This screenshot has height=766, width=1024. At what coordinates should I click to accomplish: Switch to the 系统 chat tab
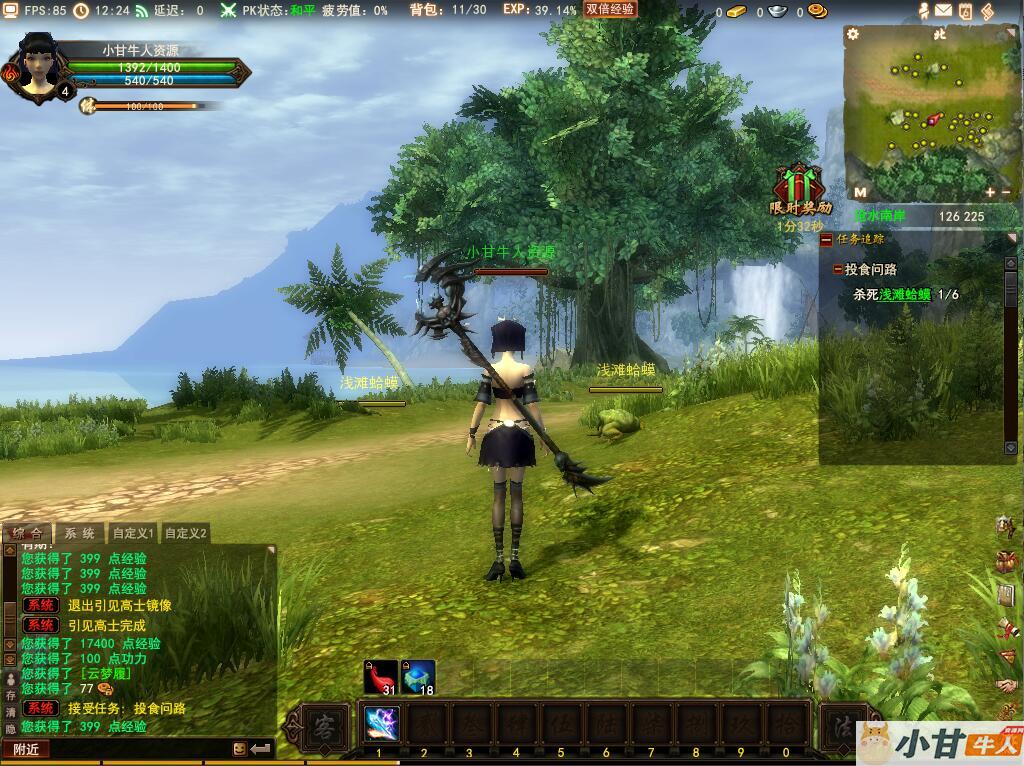click(x=80, y=534)
